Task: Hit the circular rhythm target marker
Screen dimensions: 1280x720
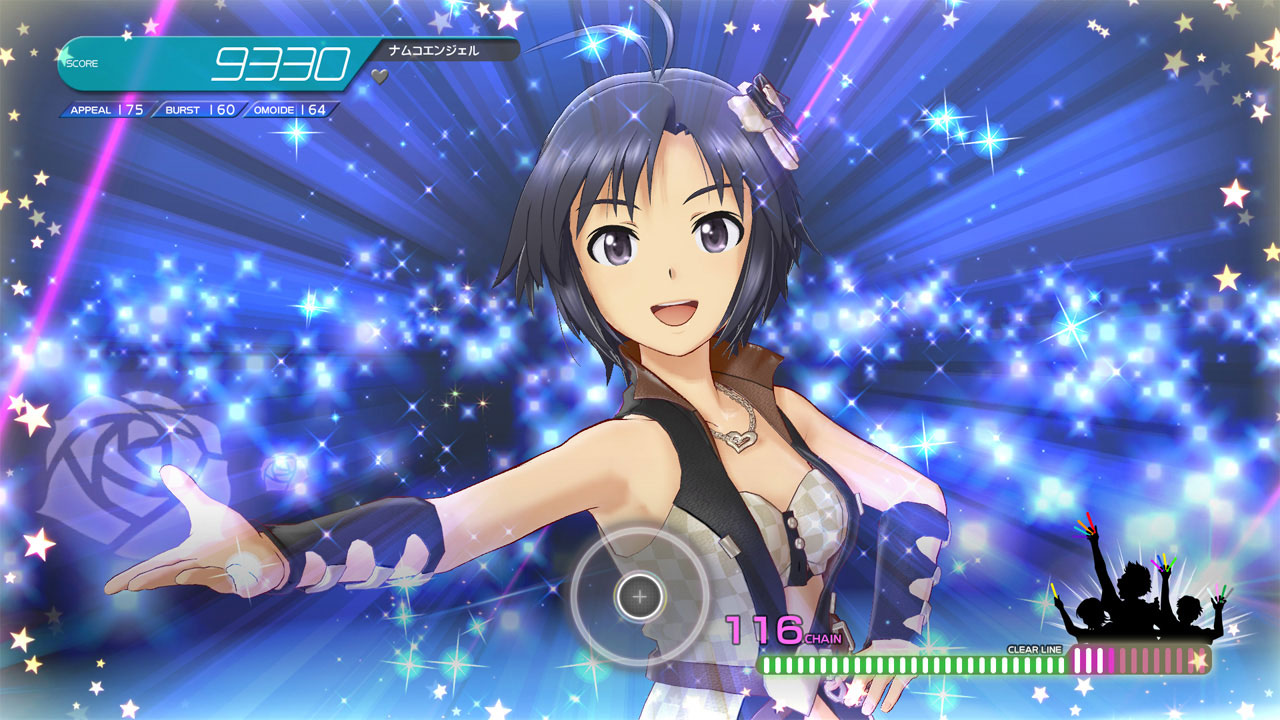Action: point(640,596)
